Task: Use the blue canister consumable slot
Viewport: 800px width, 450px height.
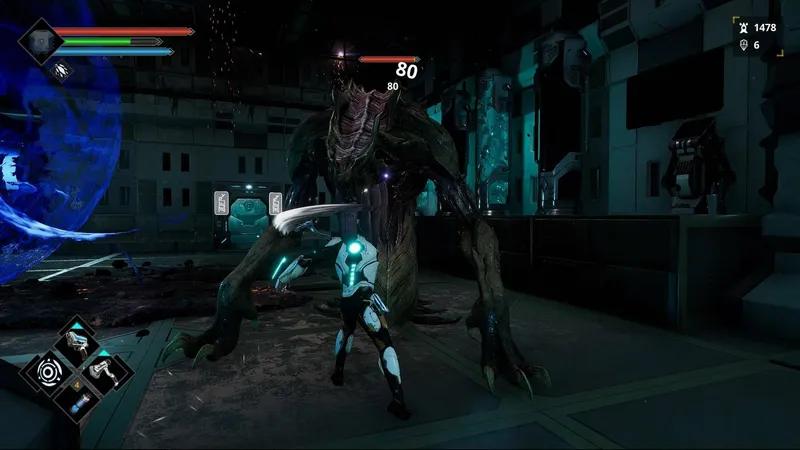Action: click(x=77, y=401)
